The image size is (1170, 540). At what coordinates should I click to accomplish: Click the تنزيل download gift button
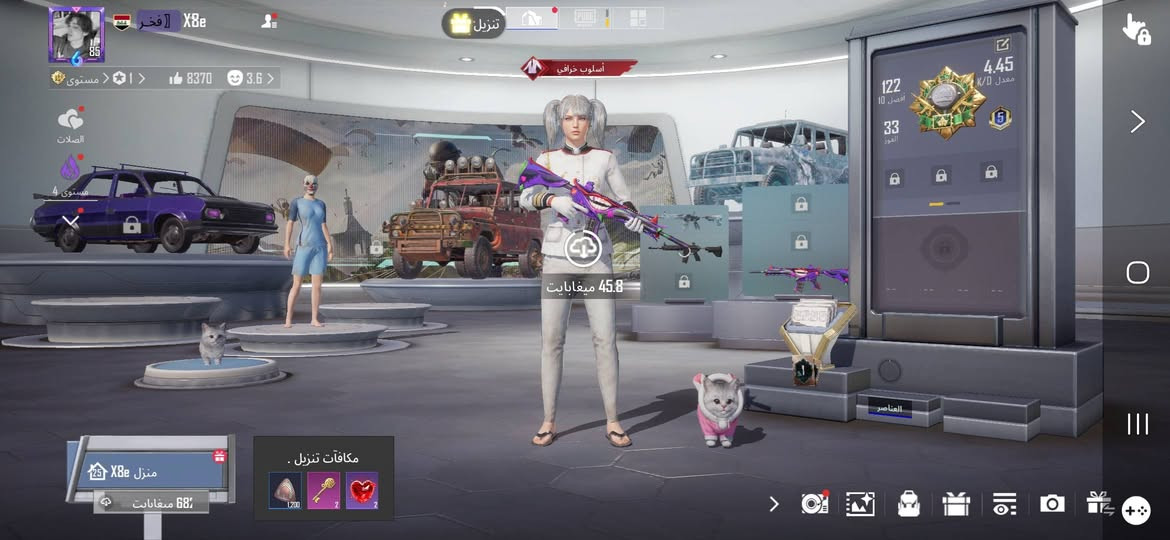(473, 22)
